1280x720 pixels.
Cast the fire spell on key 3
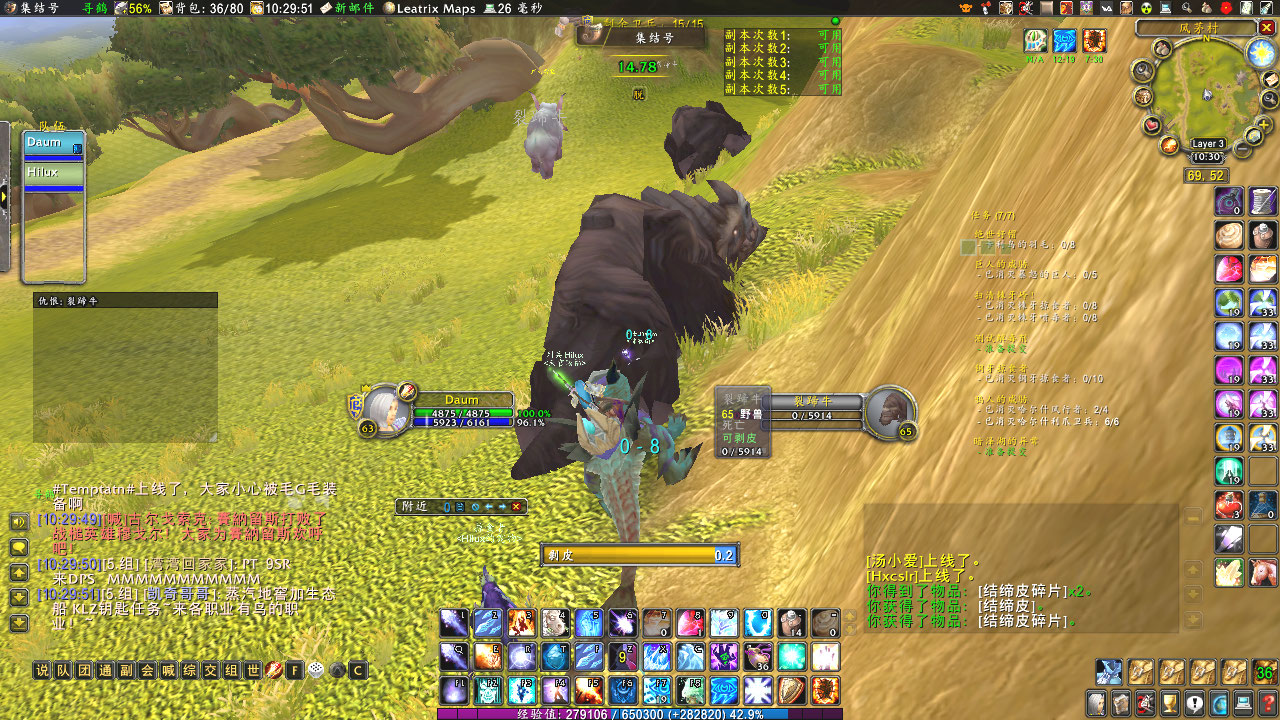coord(521,623)
